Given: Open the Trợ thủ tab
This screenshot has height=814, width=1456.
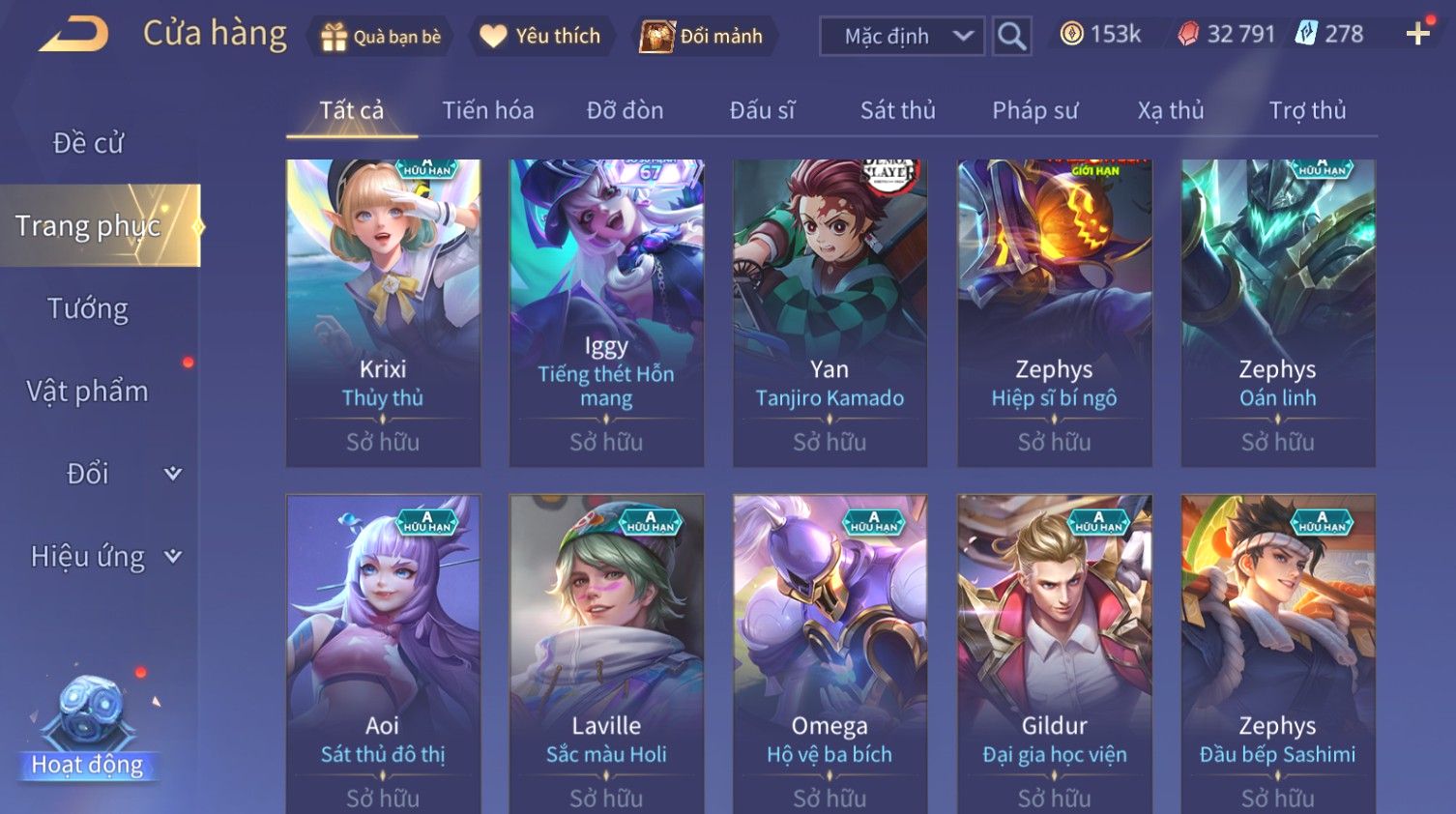Looking at the screenshot, I should point(1307,110).
